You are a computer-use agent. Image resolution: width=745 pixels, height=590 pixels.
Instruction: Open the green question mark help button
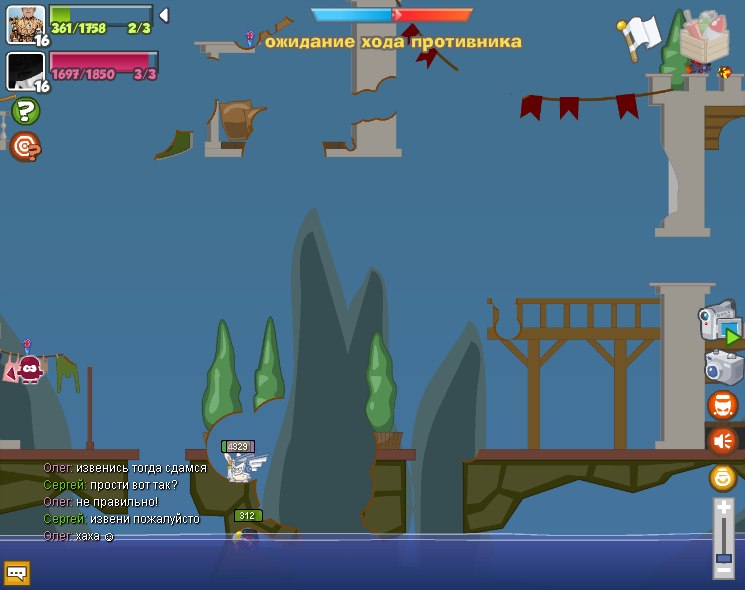(x=26, y=111)
